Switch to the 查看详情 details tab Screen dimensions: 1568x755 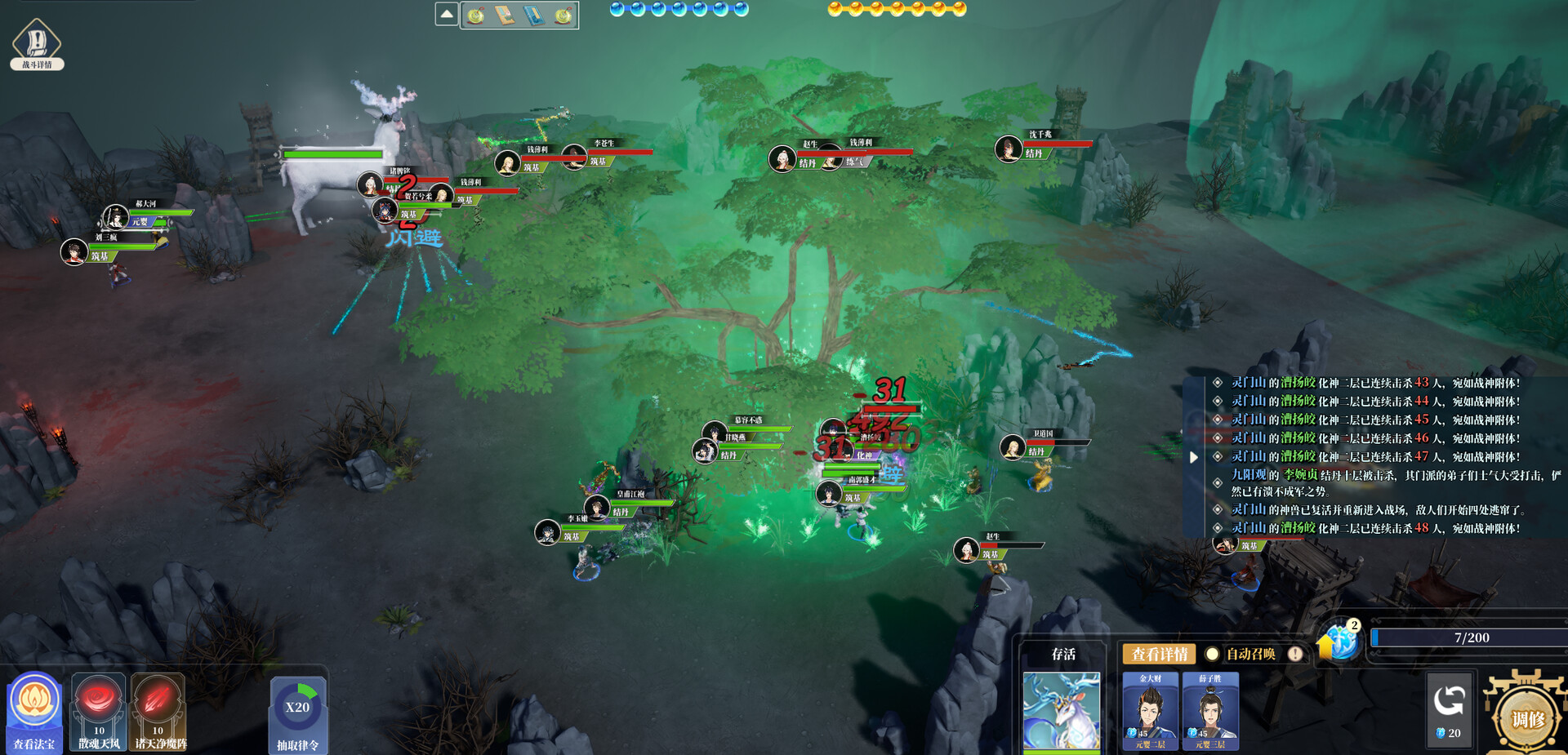pyautogui.click(x=1160, y=653)
